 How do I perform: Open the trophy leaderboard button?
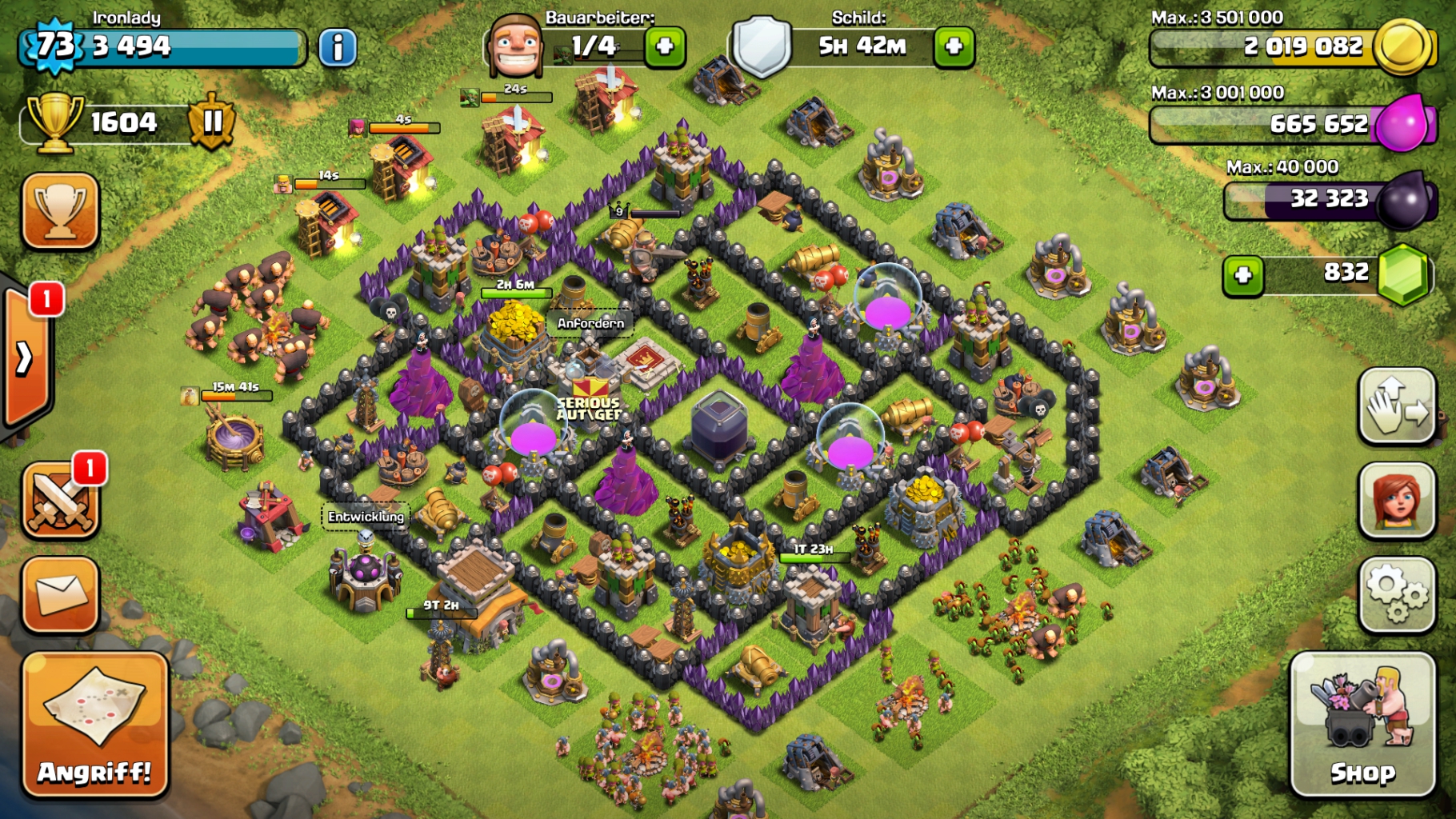pos(61,210)
